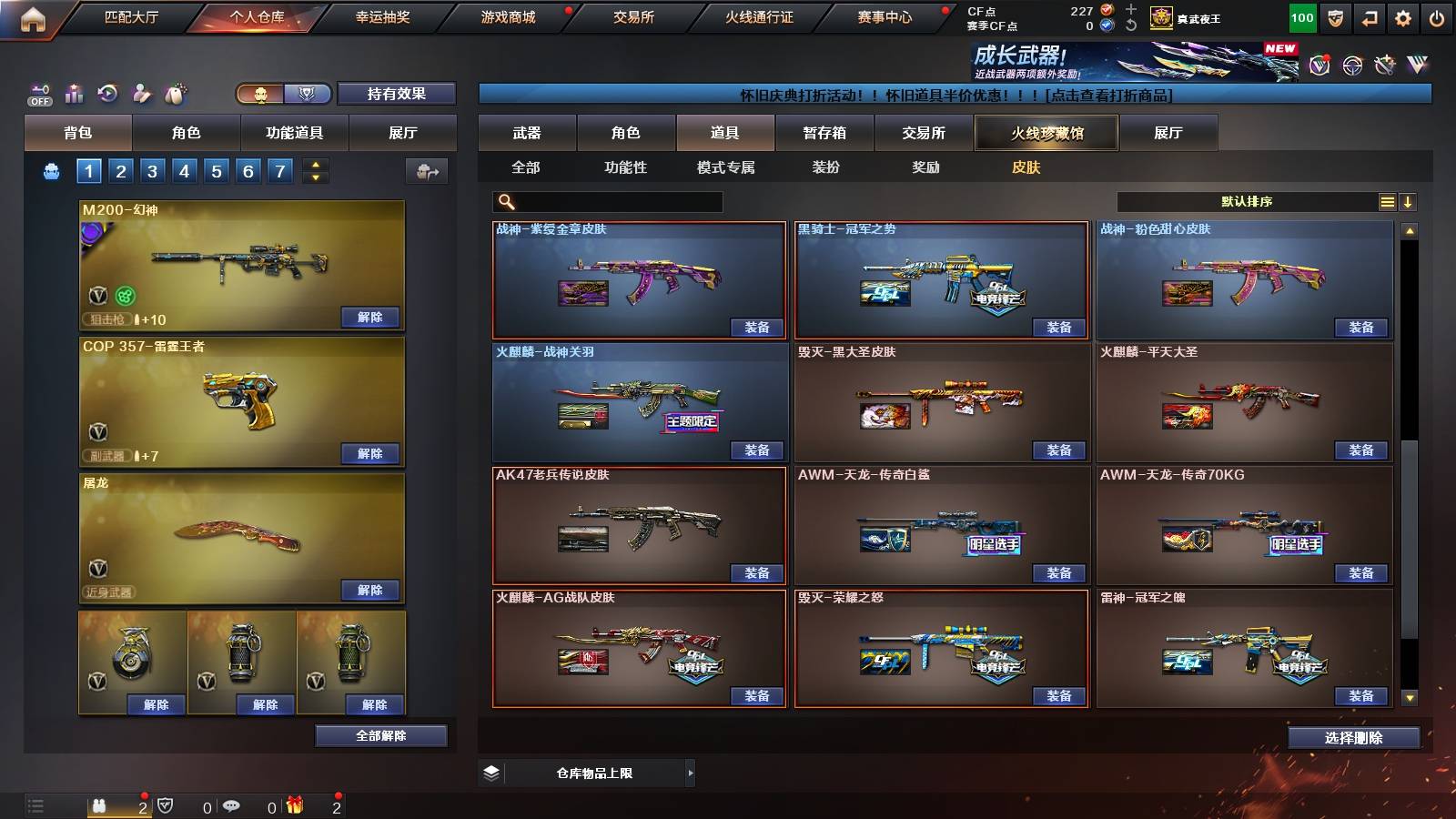Switch the character/trophy toggle to trophy side
Viewport: 1456px width, 819px height.
(308, 94)
